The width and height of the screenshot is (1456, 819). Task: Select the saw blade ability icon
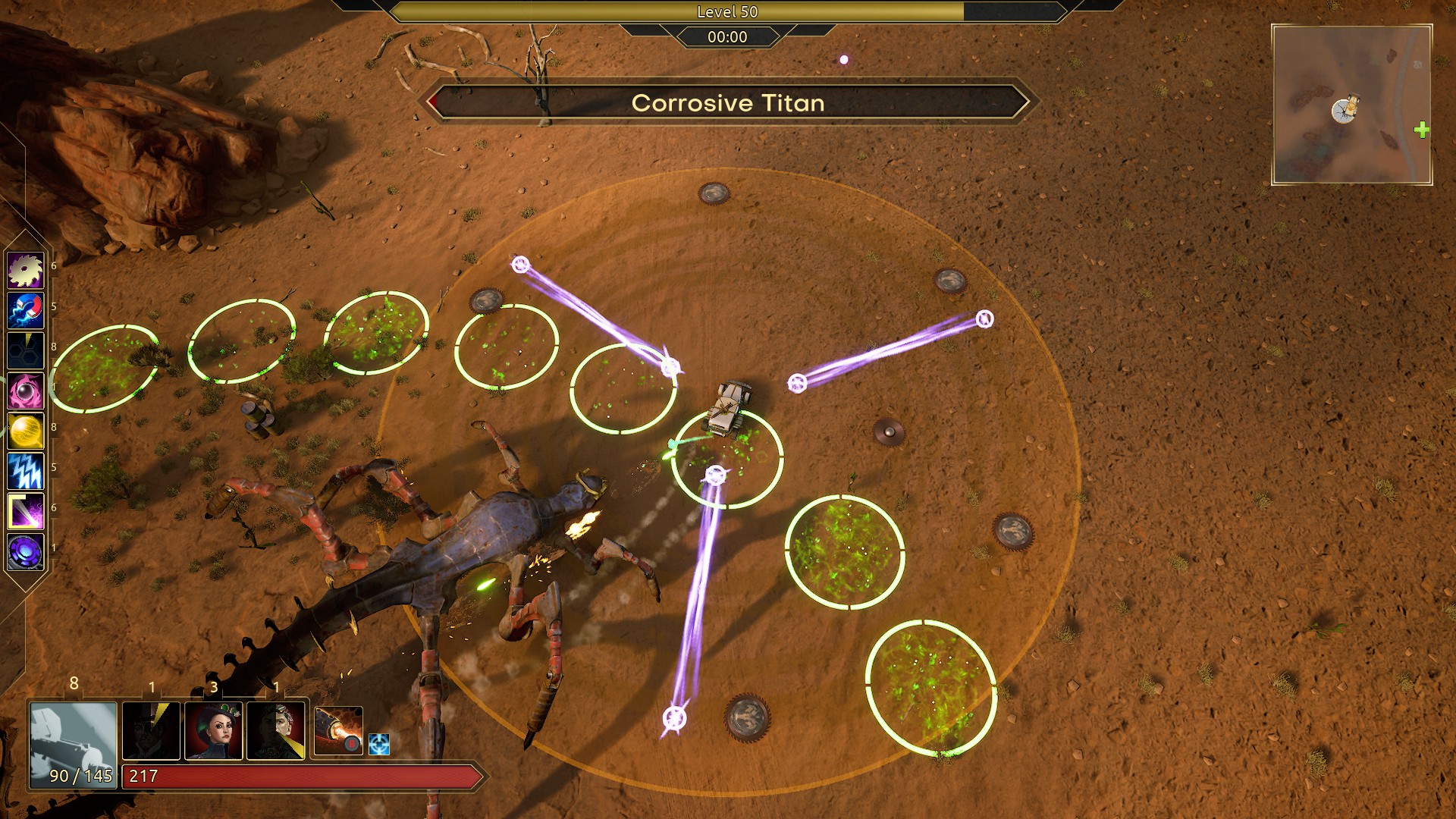25,271
